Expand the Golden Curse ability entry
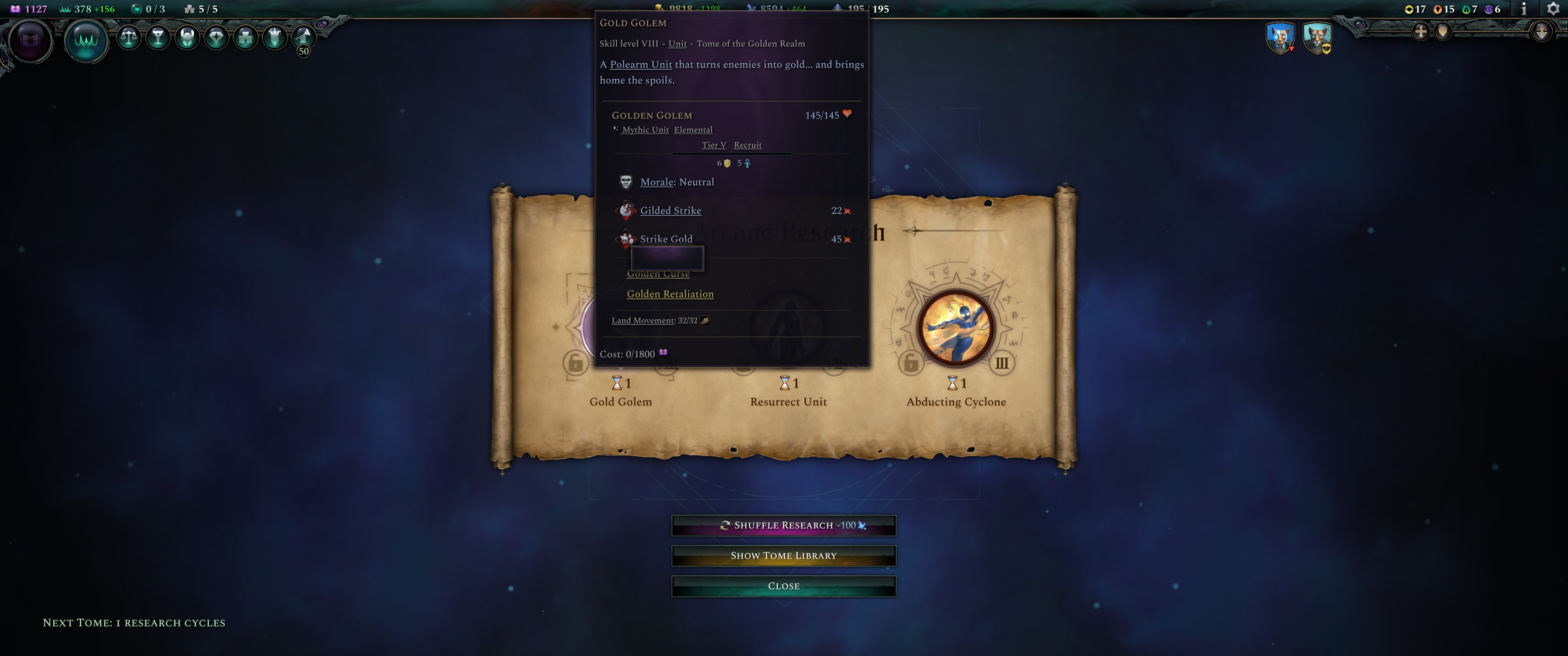This screenshot has height=656, width=1568. tap(658, 273)
